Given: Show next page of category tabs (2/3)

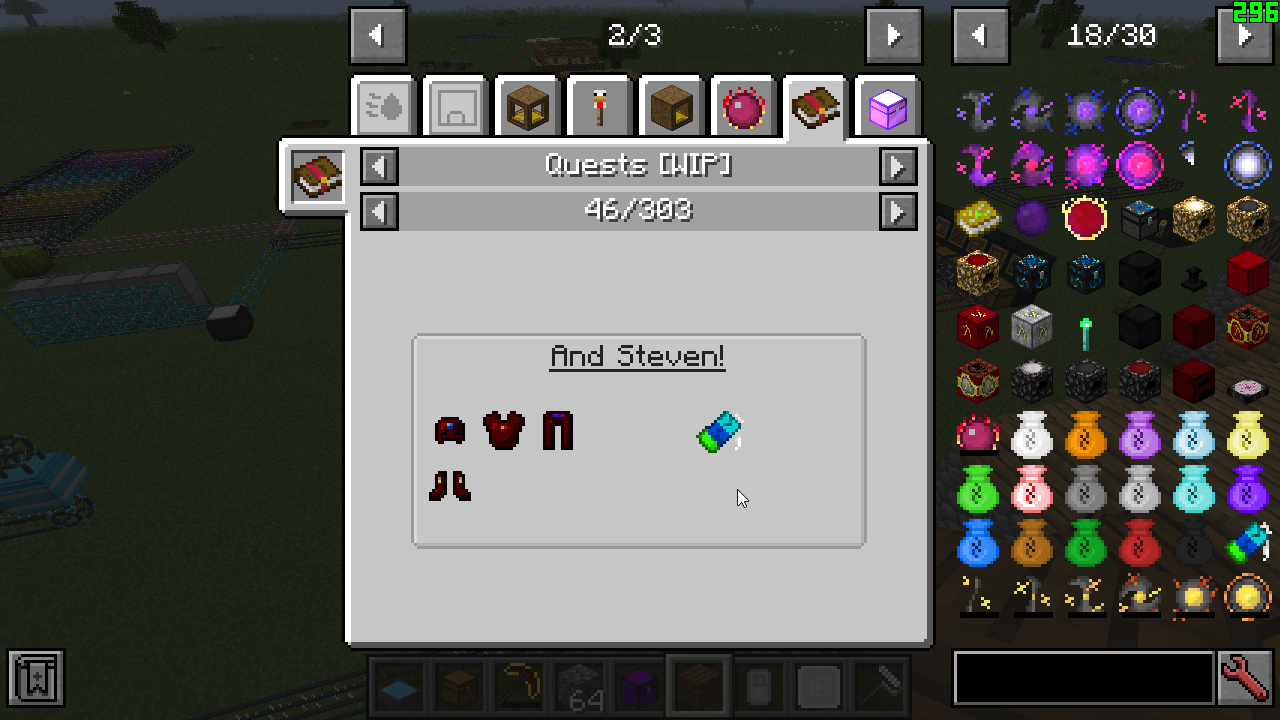Looking at the screenshot, I should [893, 36].
